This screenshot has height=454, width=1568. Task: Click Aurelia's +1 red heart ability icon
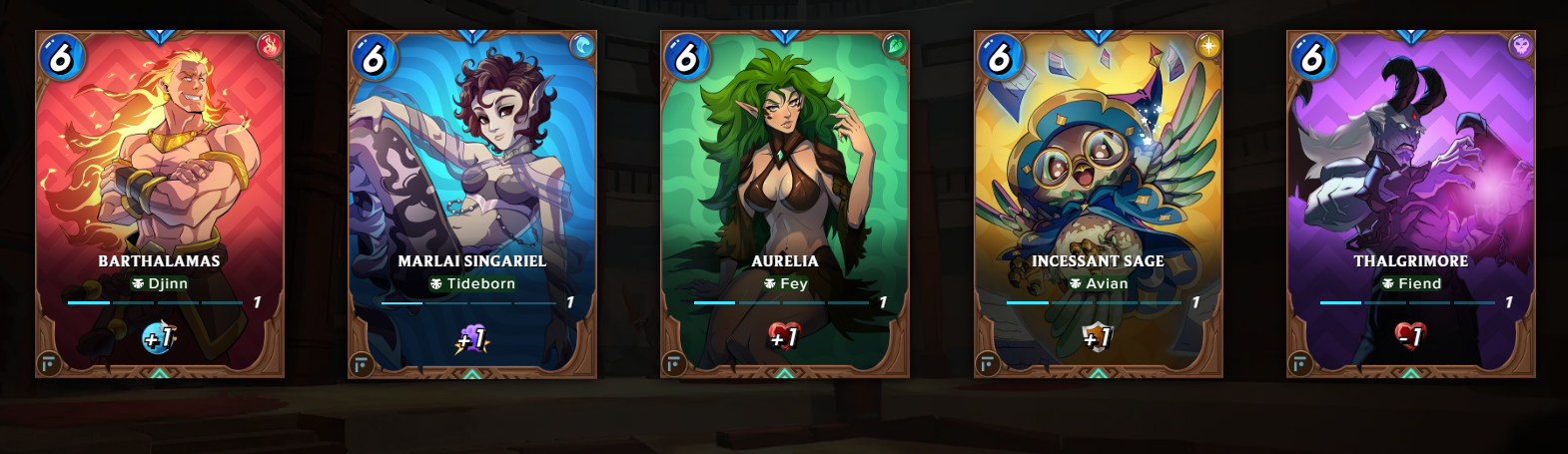coord(784,337)
